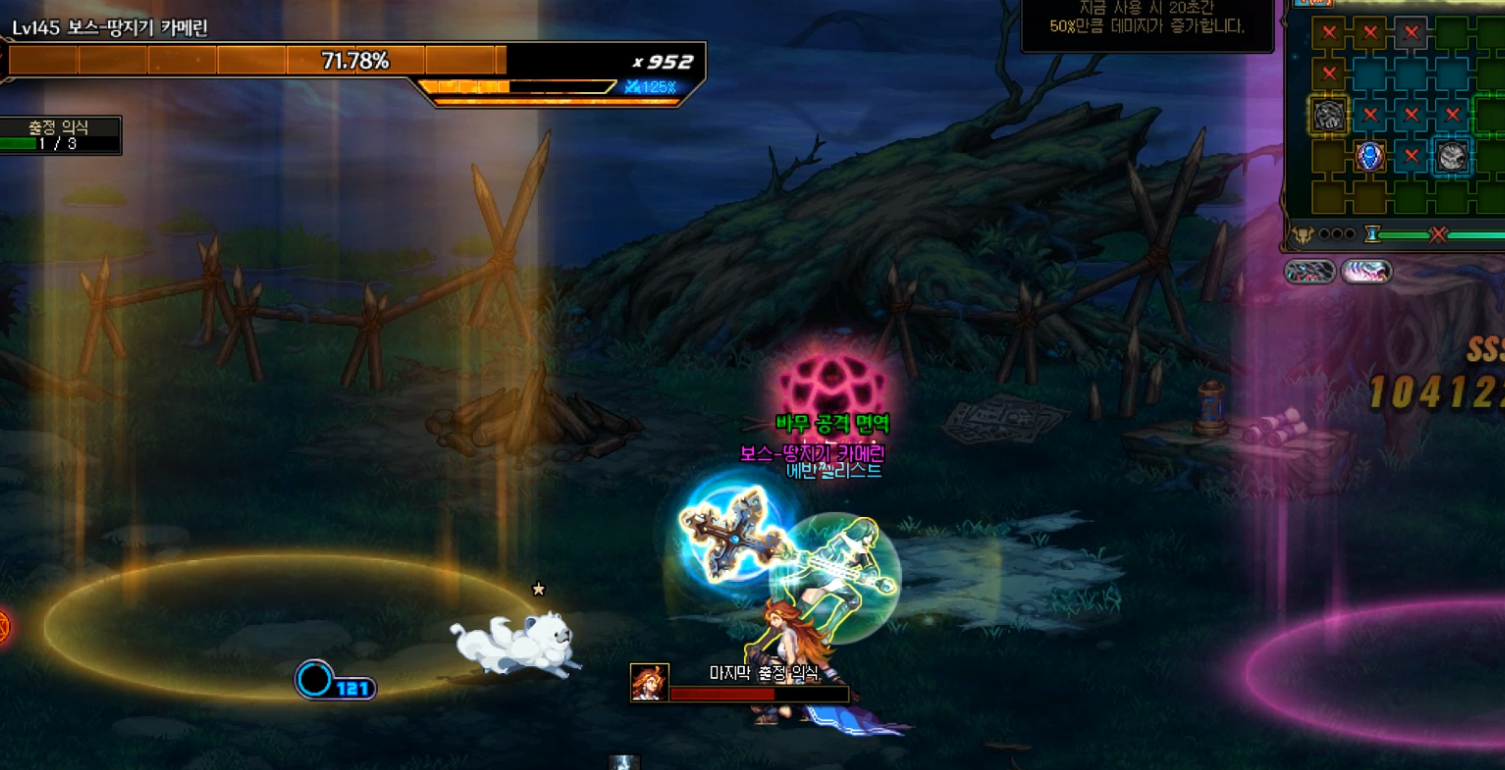Screen dimensions: 1505x770
Task: Select the red-haired boss portrait by the cast bar
Action: click(650, 682)
